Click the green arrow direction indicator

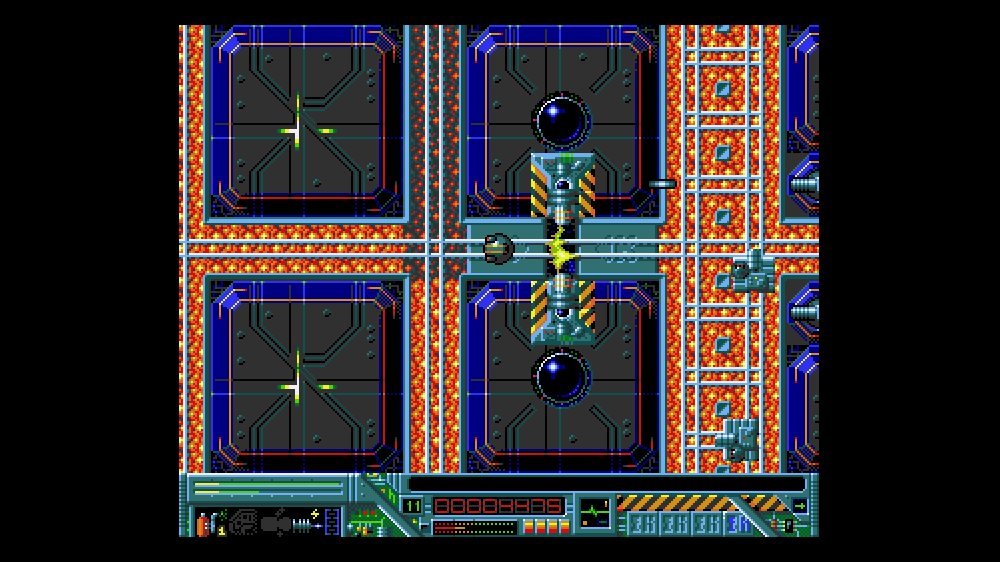click(x=799, y=505)
